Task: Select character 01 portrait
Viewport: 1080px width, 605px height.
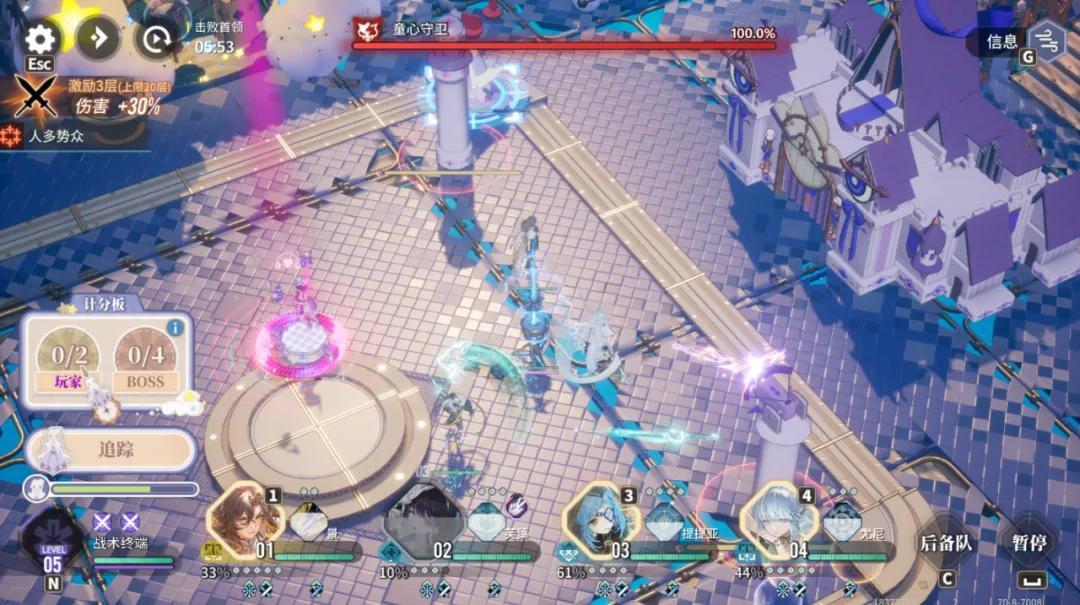Action: pos(241,521)
